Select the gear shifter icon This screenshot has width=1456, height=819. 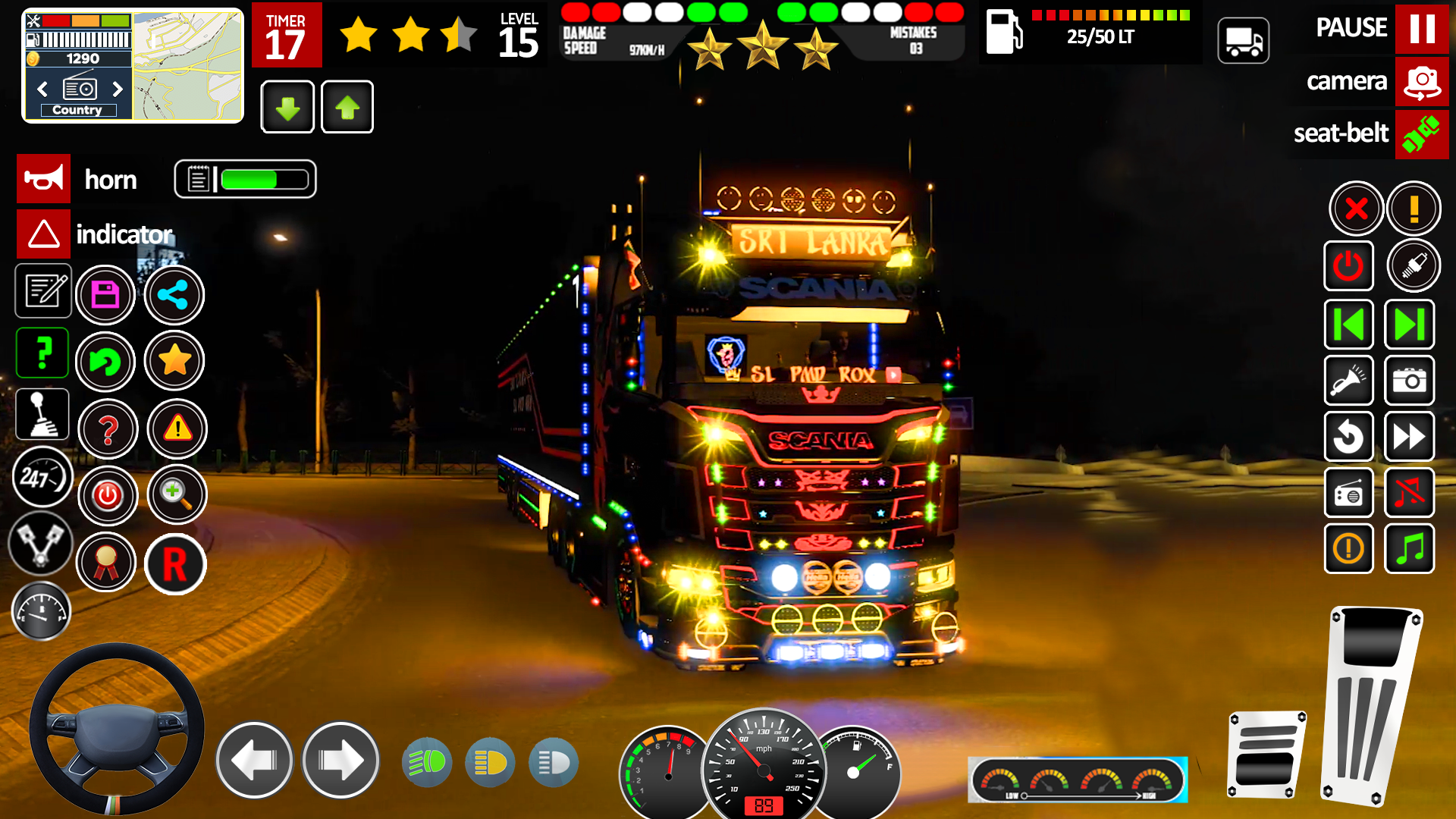click(42, 414)
